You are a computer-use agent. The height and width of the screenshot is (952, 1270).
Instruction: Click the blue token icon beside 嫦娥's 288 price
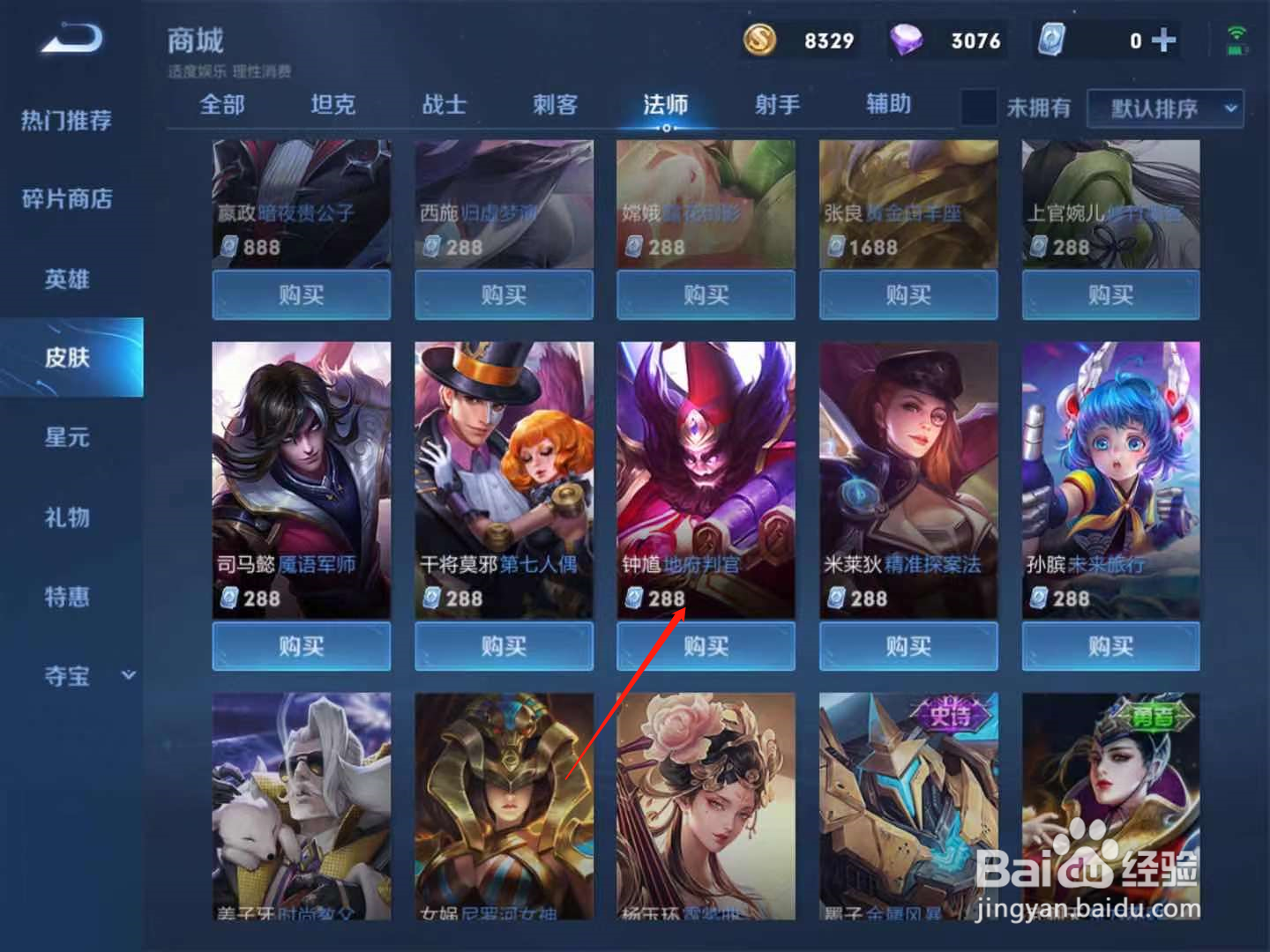tap(633, 247)
